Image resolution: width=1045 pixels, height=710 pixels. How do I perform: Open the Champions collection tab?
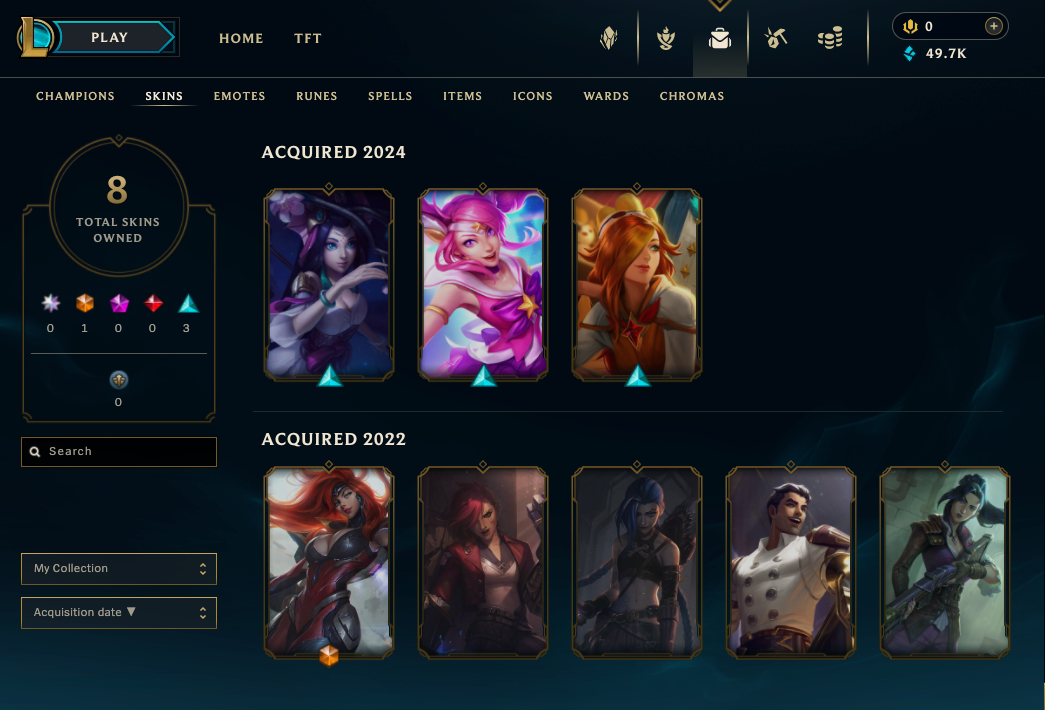click(75, 96)
